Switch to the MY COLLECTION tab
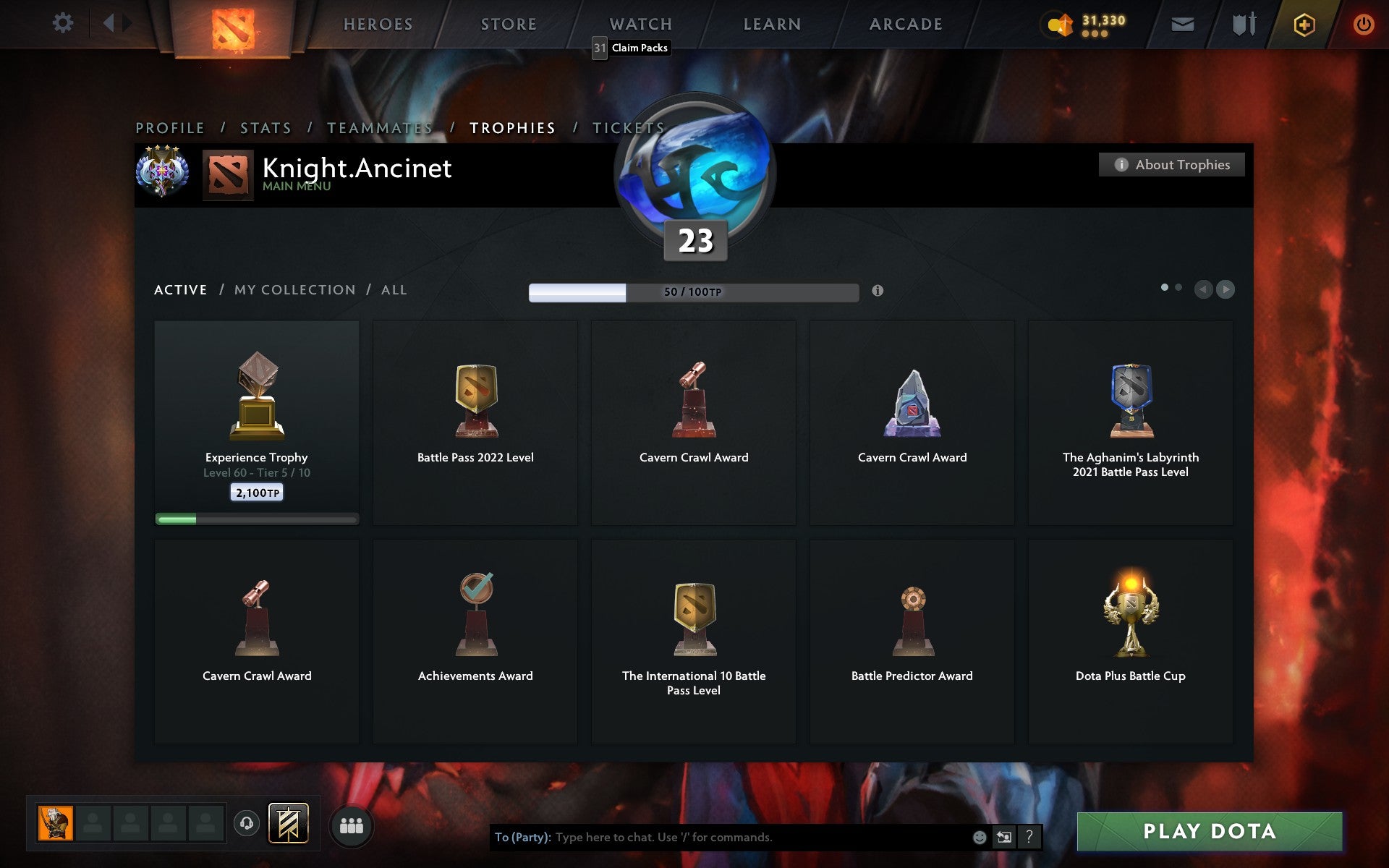The height and width of the screenshot is (868, 1389). [x=294, y=289]
